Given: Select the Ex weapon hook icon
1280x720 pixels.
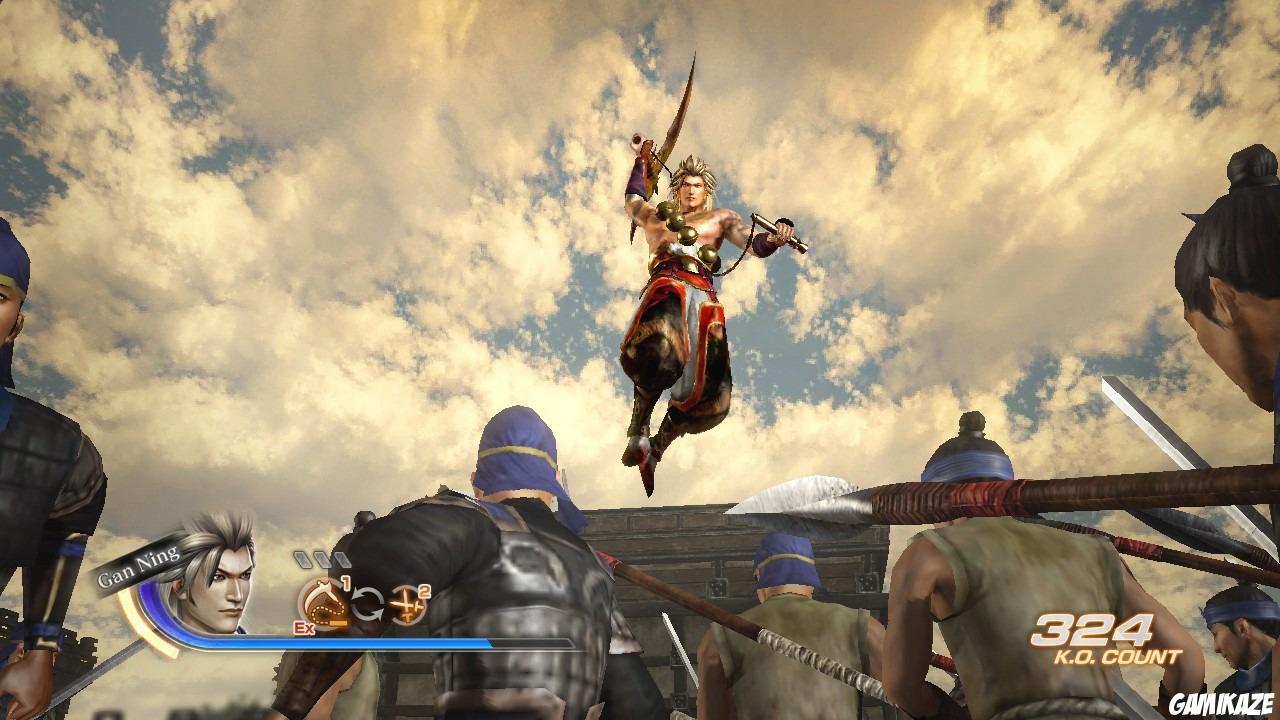Looking at the screenshot, I should click(323, 600).
